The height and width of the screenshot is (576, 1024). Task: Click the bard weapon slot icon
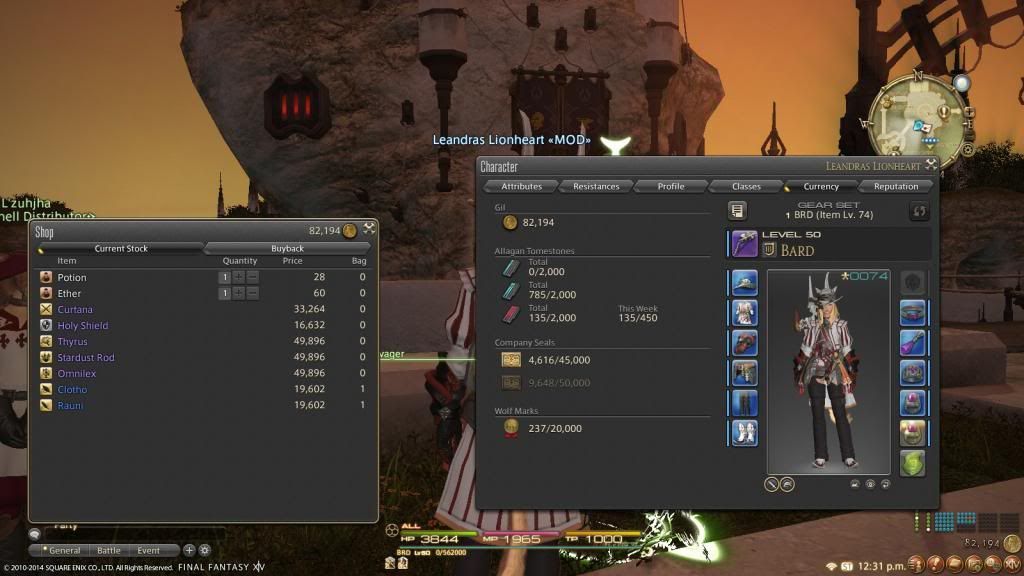(744, 243)
